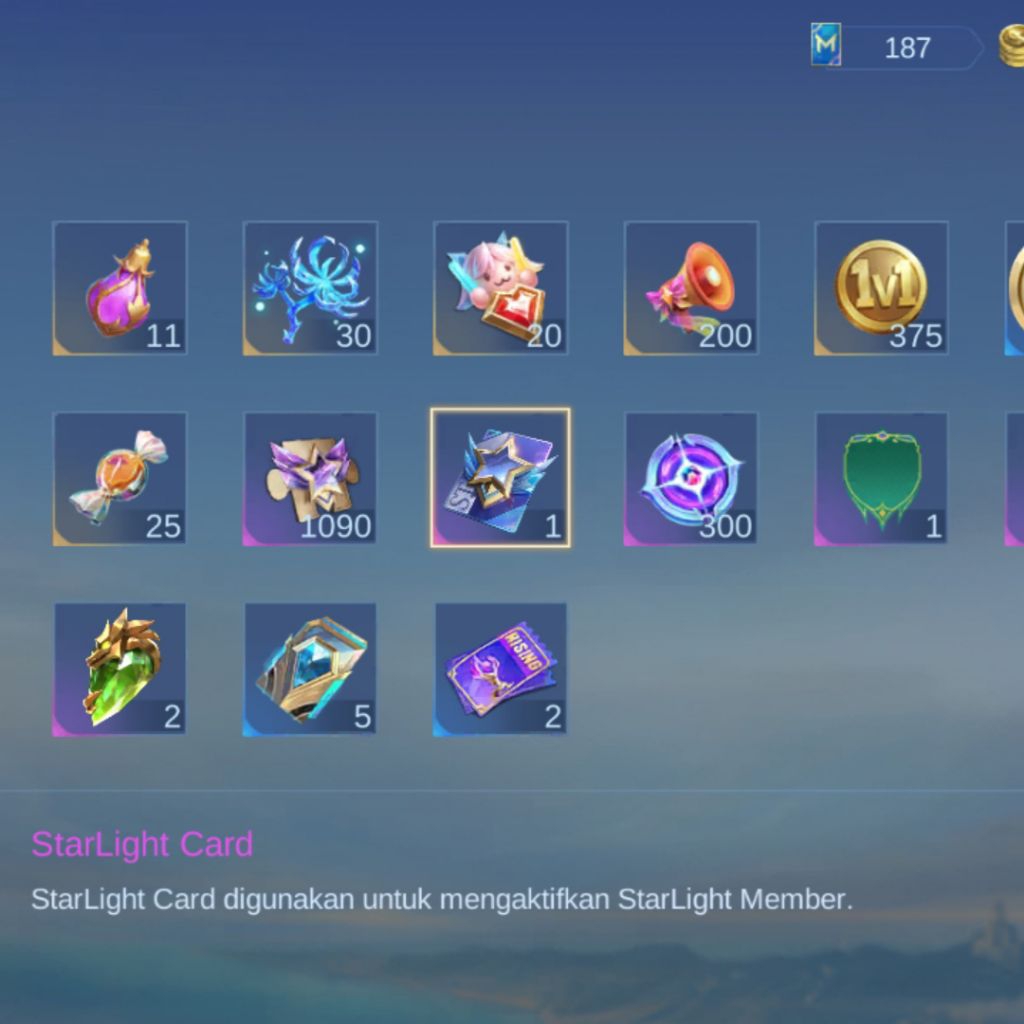This screenshot has height=1024, width=1024.
Task: Pick the orange megaphone item slot
Action: tap(691, 288)
